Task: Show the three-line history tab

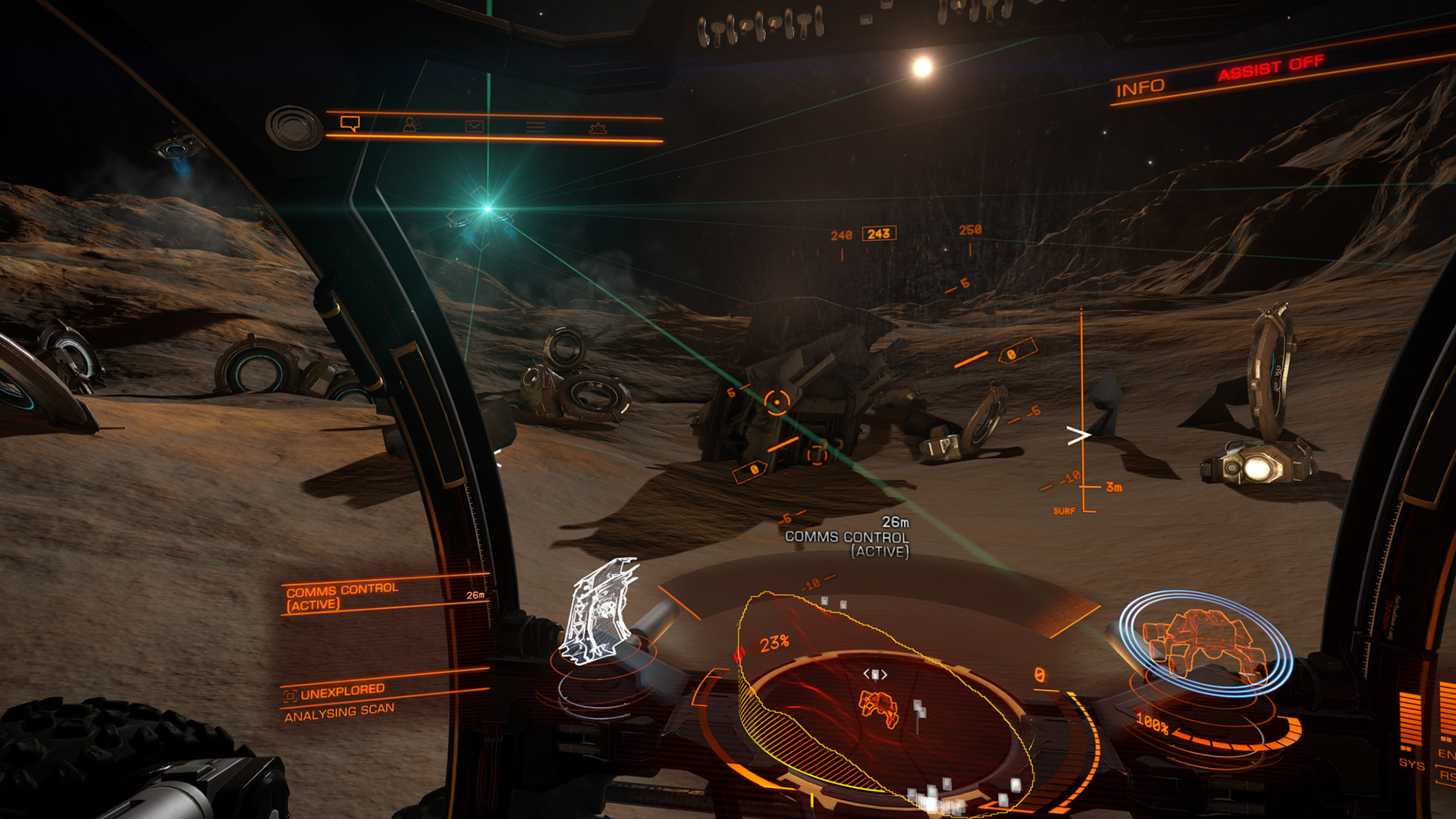Action: [535, 127]
